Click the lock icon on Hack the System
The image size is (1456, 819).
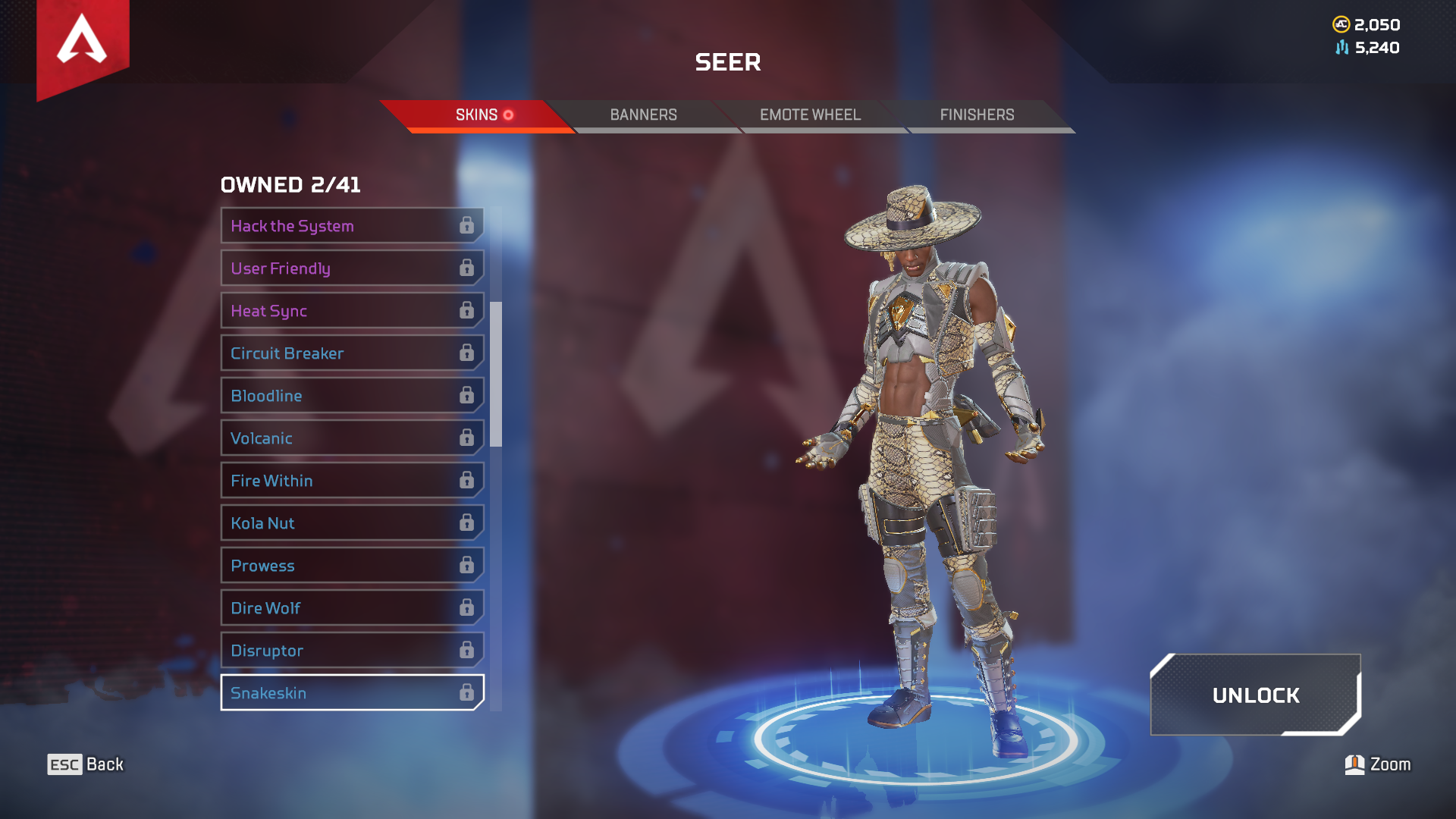467,225
